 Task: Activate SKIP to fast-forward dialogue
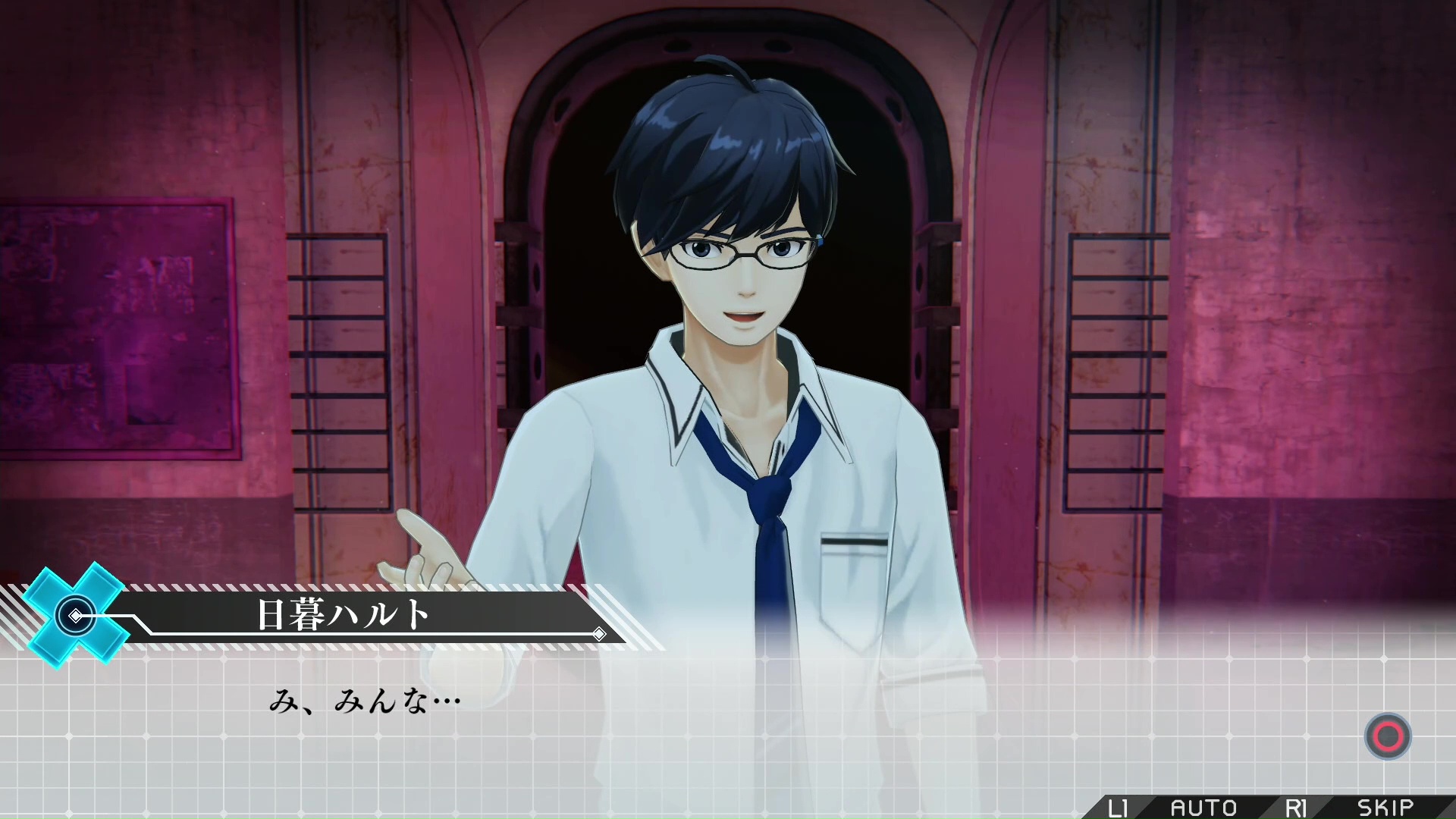tap(1385, 808)
